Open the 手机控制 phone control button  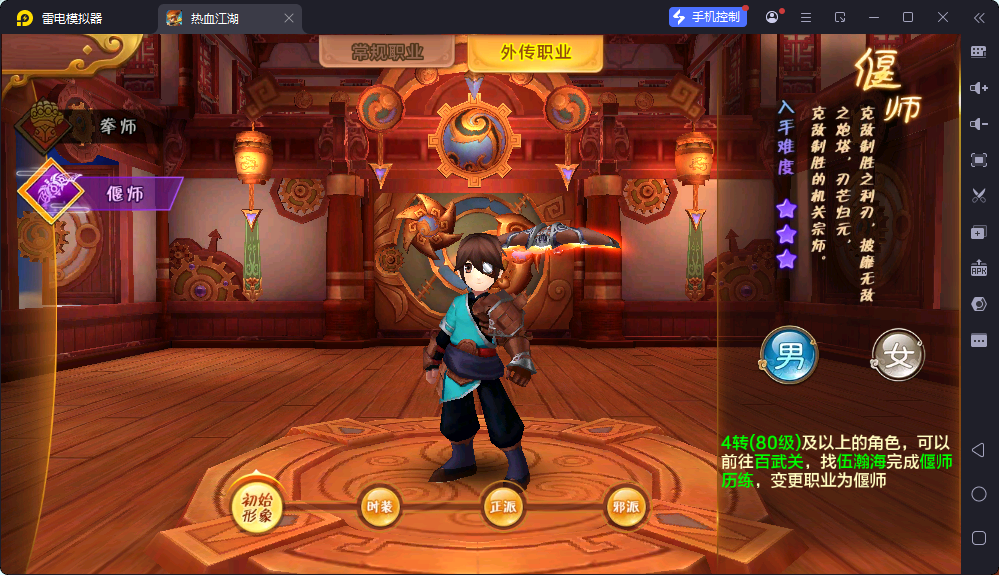[x=708, y=17]
